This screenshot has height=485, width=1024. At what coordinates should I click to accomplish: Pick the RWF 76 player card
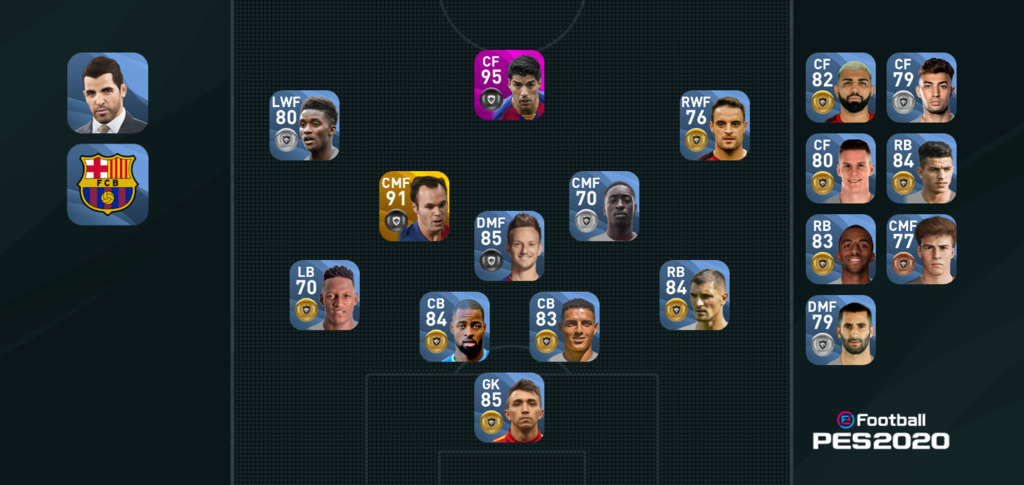[714, 126]
